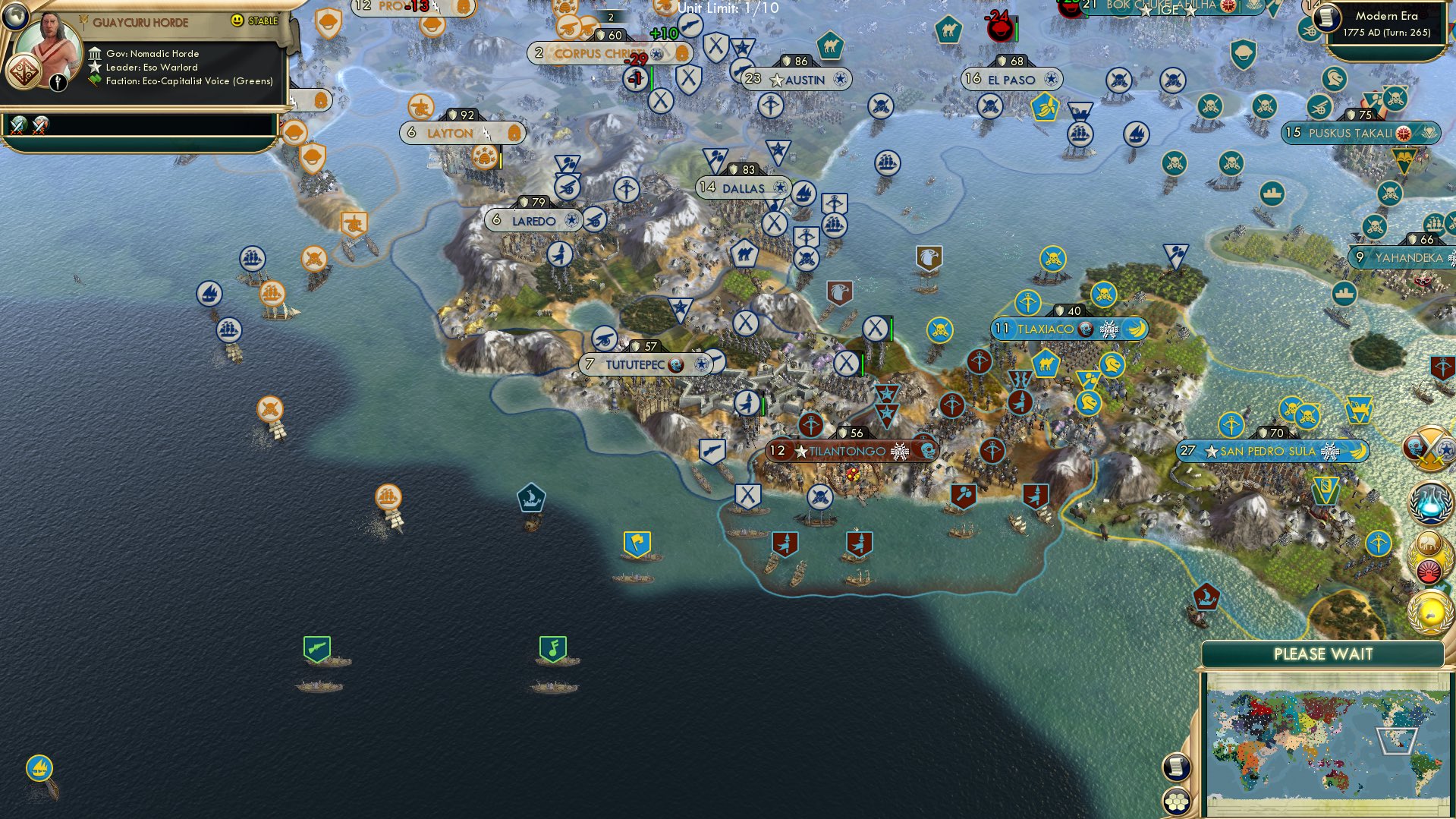Screen dimensions: 1456x819
Task: Open the San Pedro Sula city banner
Action: 1269,451
